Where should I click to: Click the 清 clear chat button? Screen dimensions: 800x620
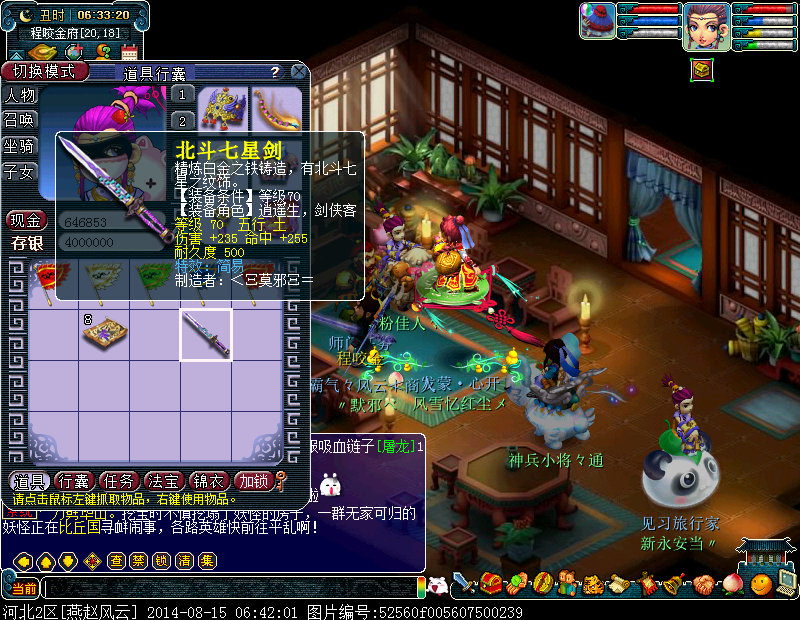coord(184,561)
